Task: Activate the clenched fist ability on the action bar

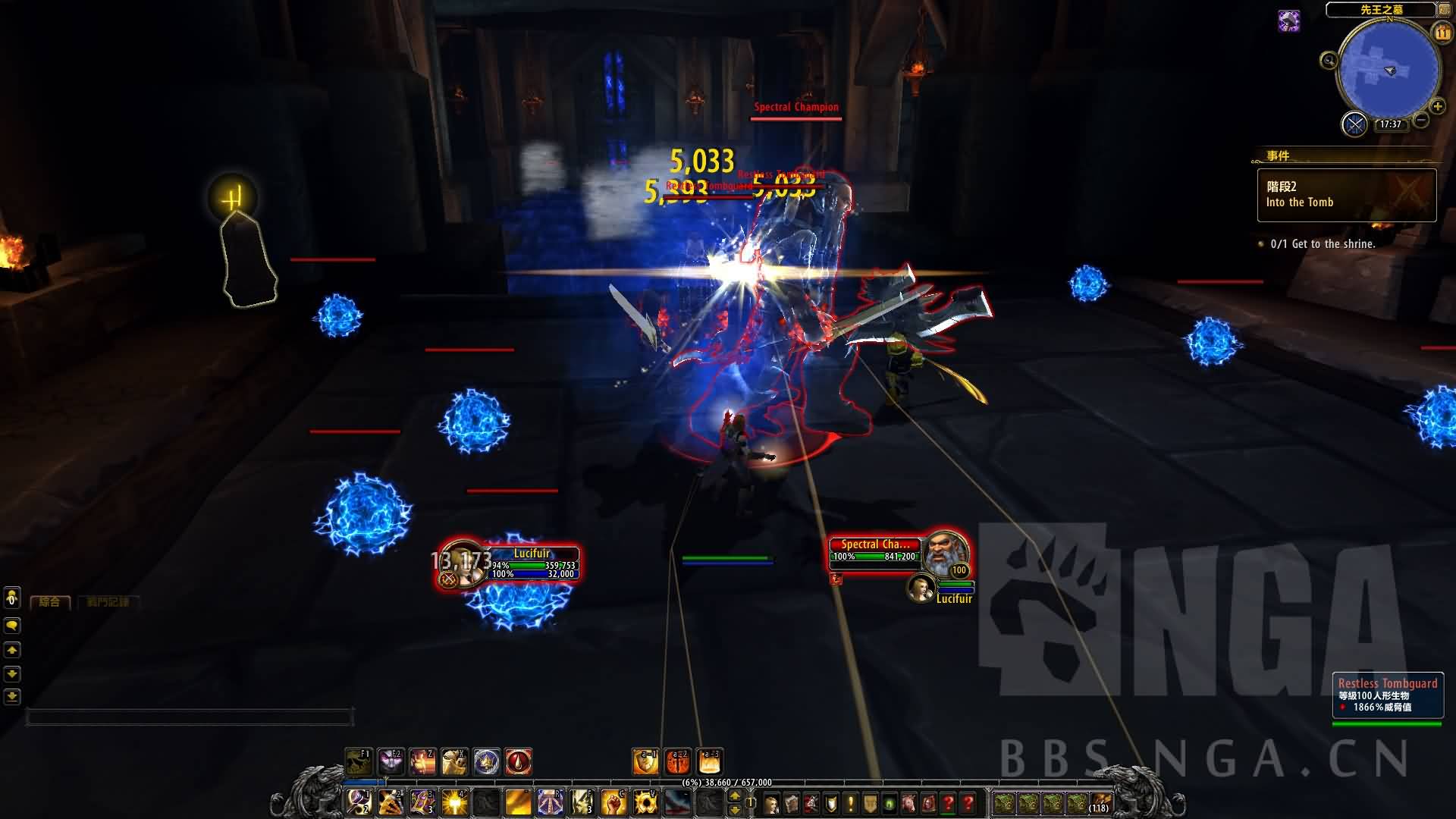Action: [x=613, y=802]
